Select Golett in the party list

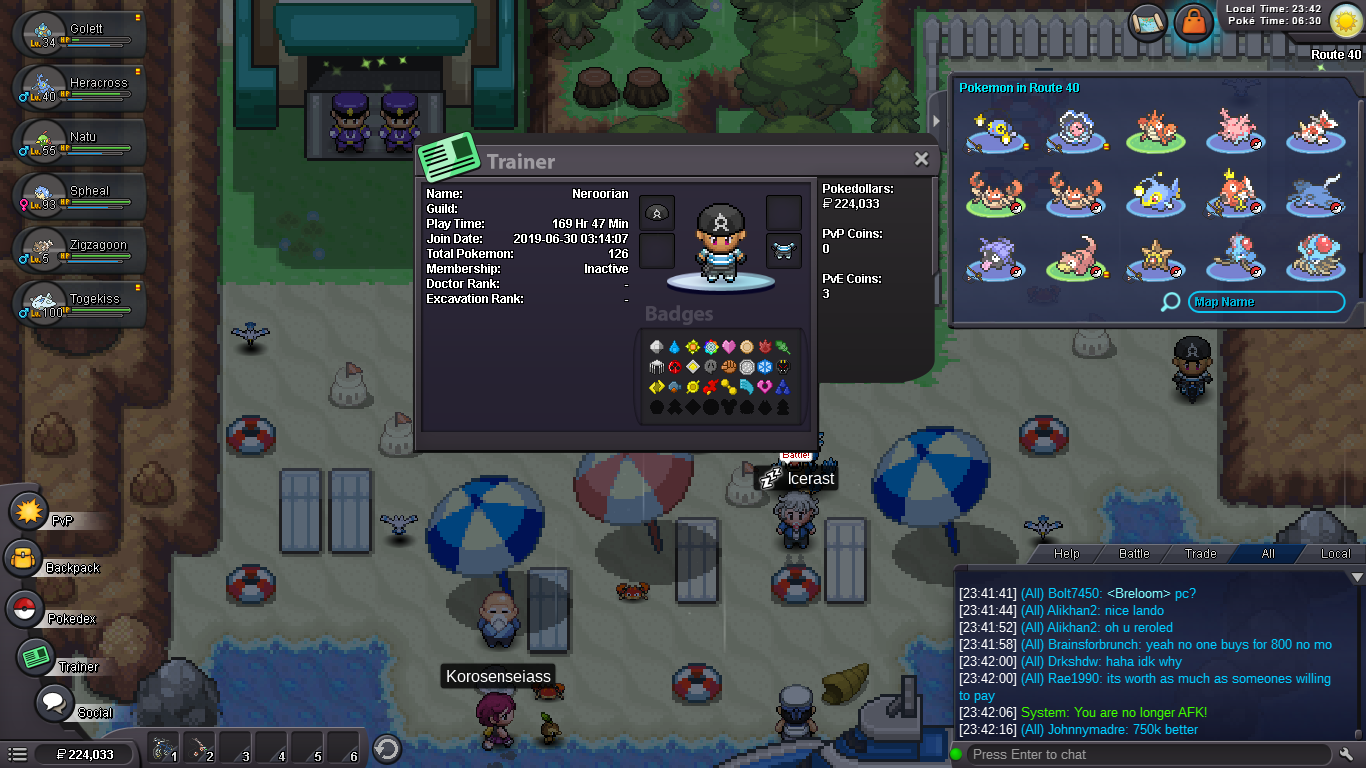pyautogui.click(x=80, y=33)
